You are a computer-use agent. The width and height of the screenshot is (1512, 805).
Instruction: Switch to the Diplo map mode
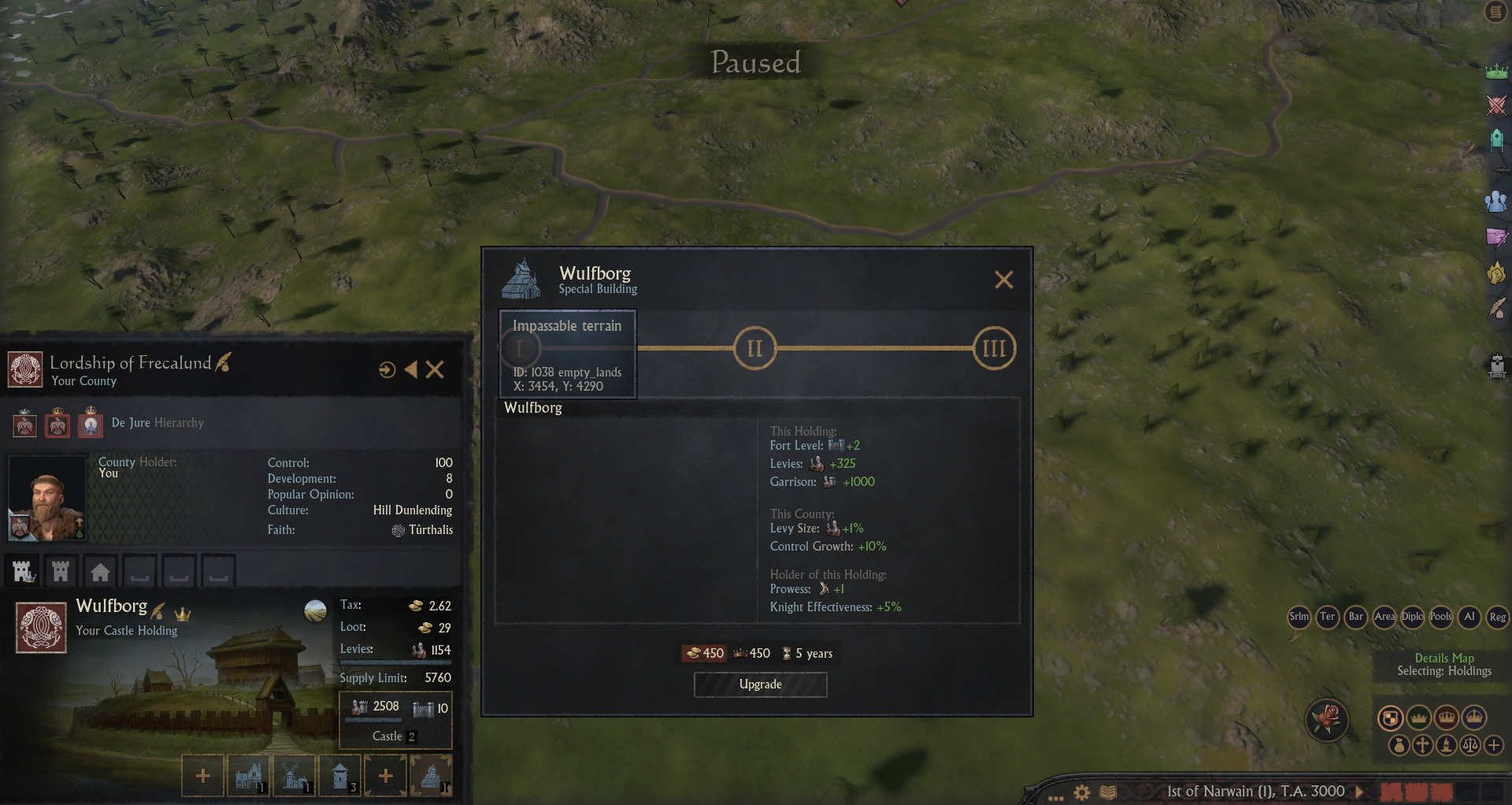(1413, 617)
